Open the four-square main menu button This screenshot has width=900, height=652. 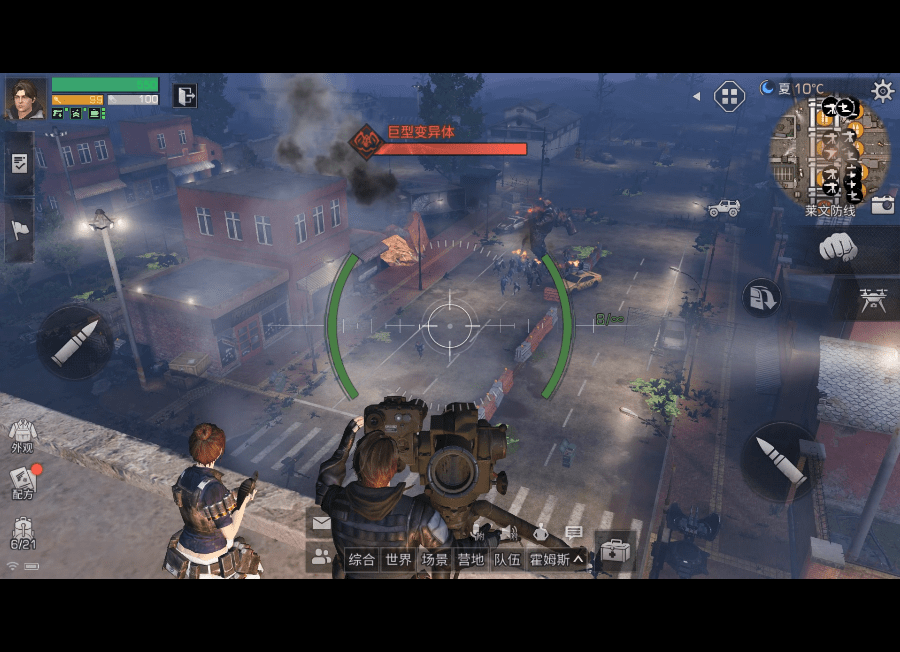tap(730, 97)
